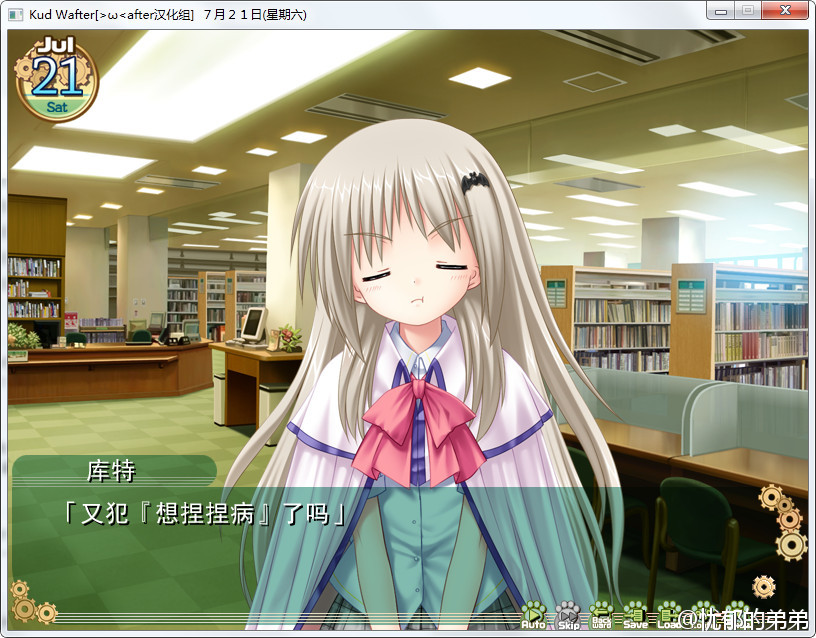Viewport: 816px width, 638px height.
Task: Go to previous text with Backward
Action: 601,614
